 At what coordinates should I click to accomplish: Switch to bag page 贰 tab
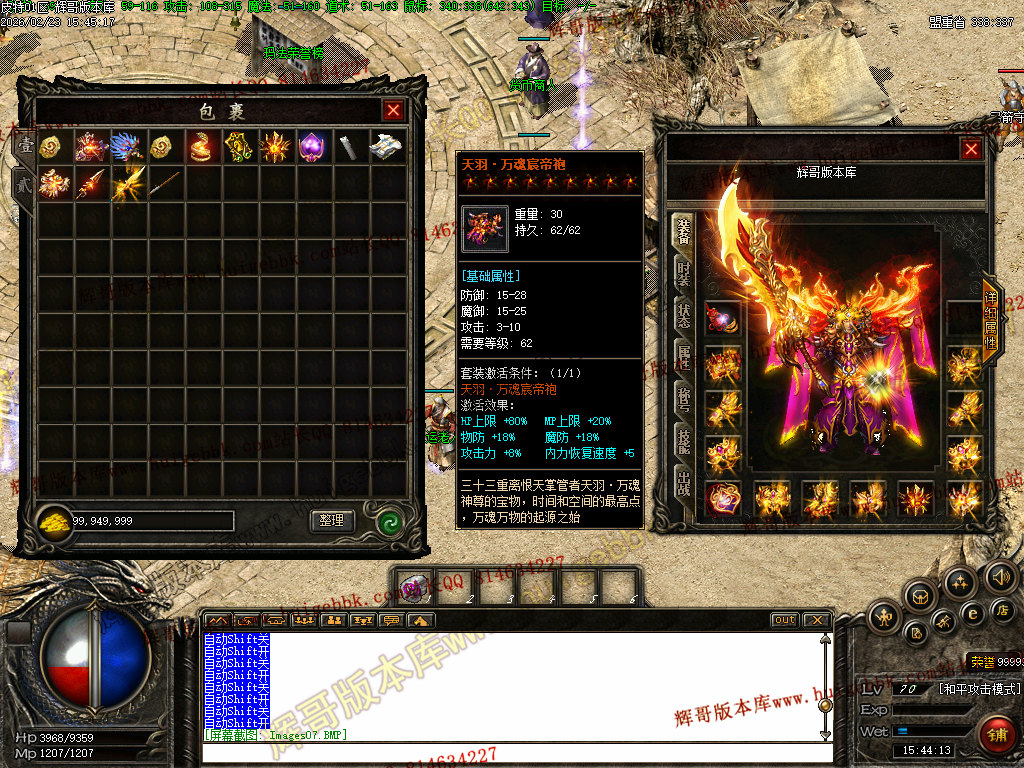pos(21,183)
